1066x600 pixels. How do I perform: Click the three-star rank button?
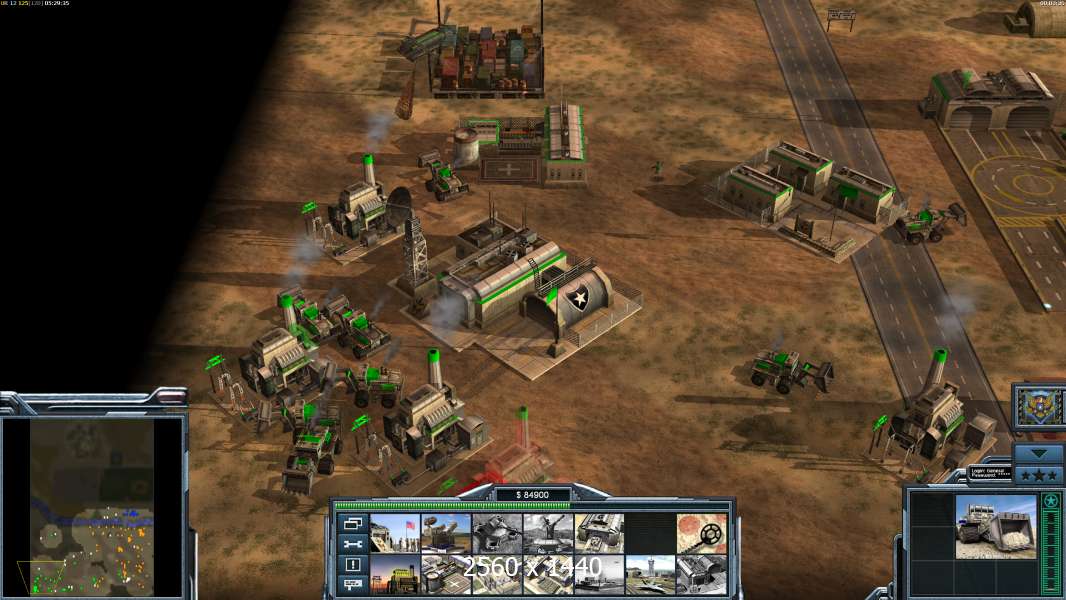pos(1038,474)
